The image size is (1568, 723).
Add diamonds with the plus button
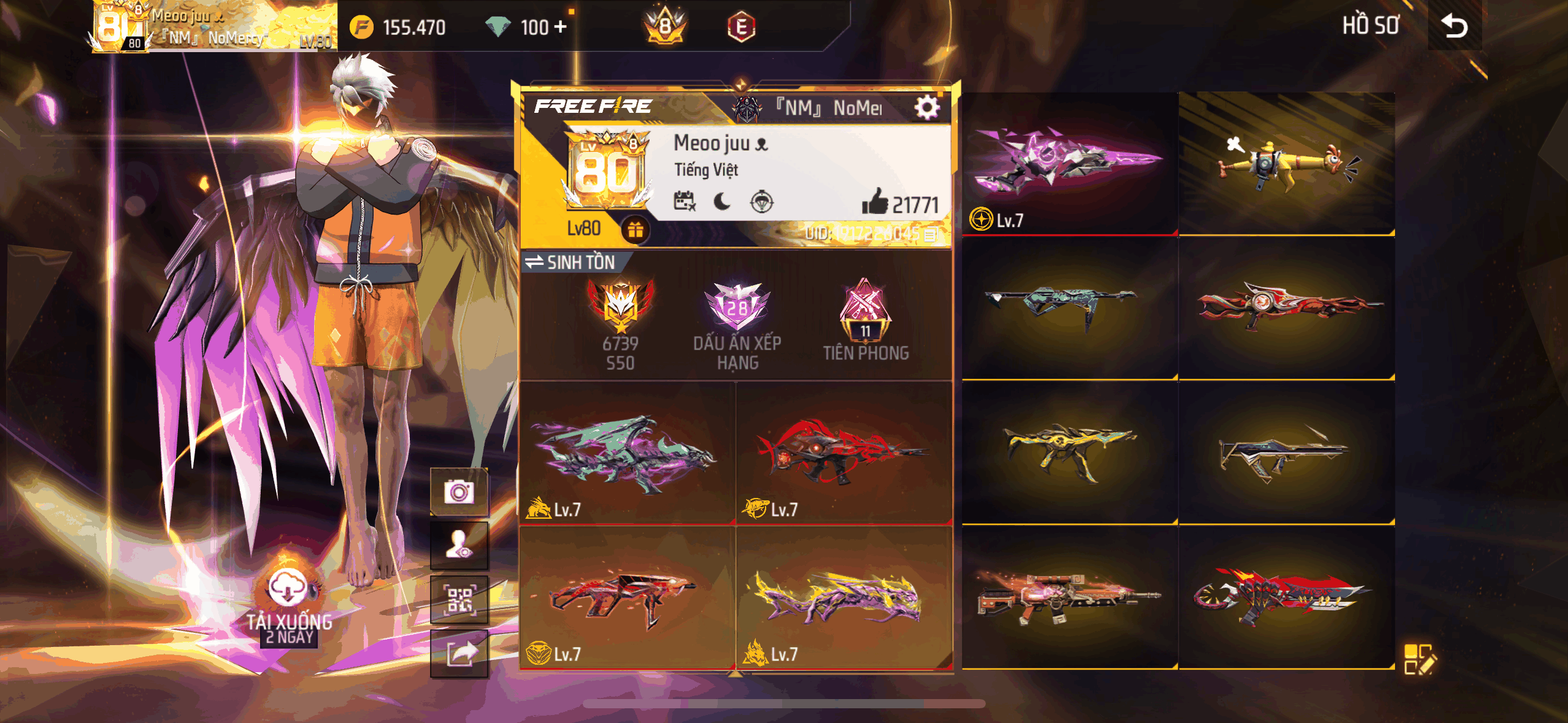pyautogui.click(x=561, y=27)
